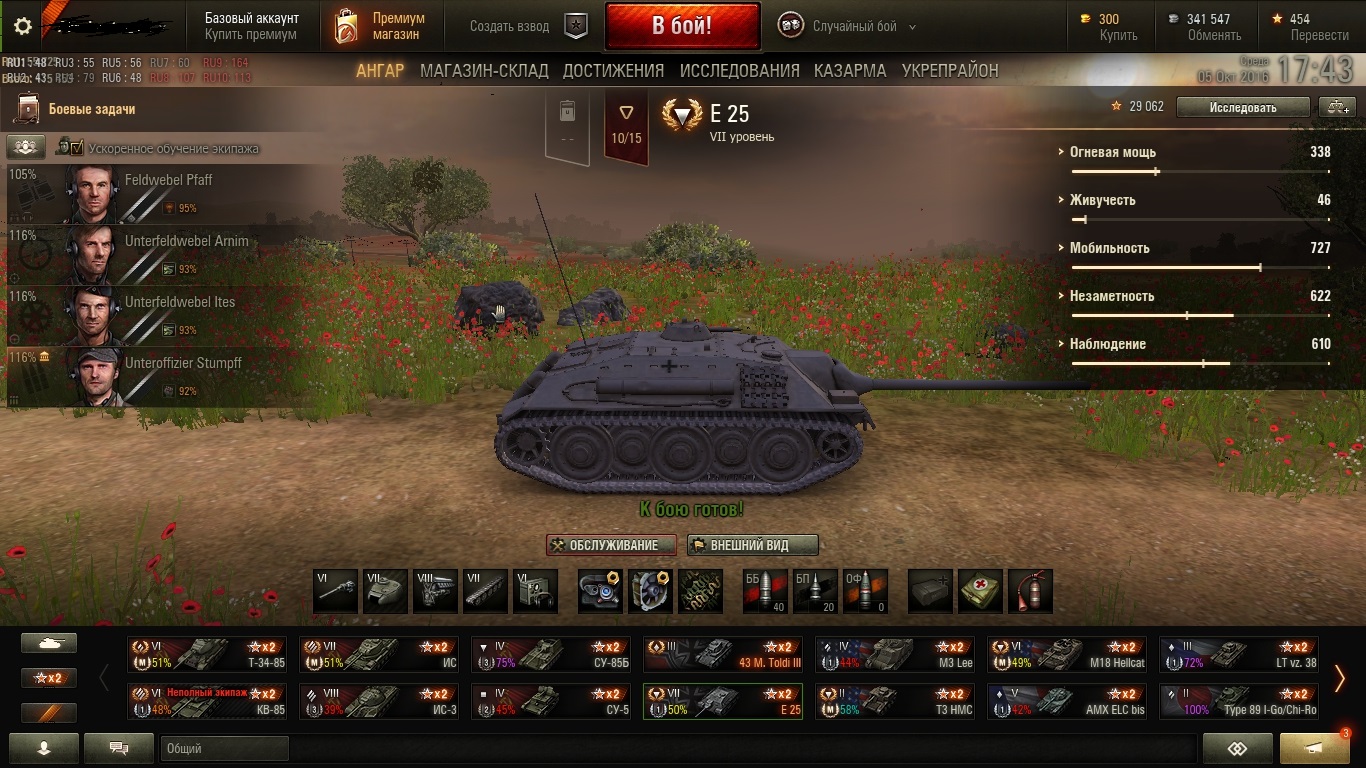This screenshot has width=1366, height=768.
Task: Open the ДОСТИЖЕНИЯ tab
Action: (613, 71)
